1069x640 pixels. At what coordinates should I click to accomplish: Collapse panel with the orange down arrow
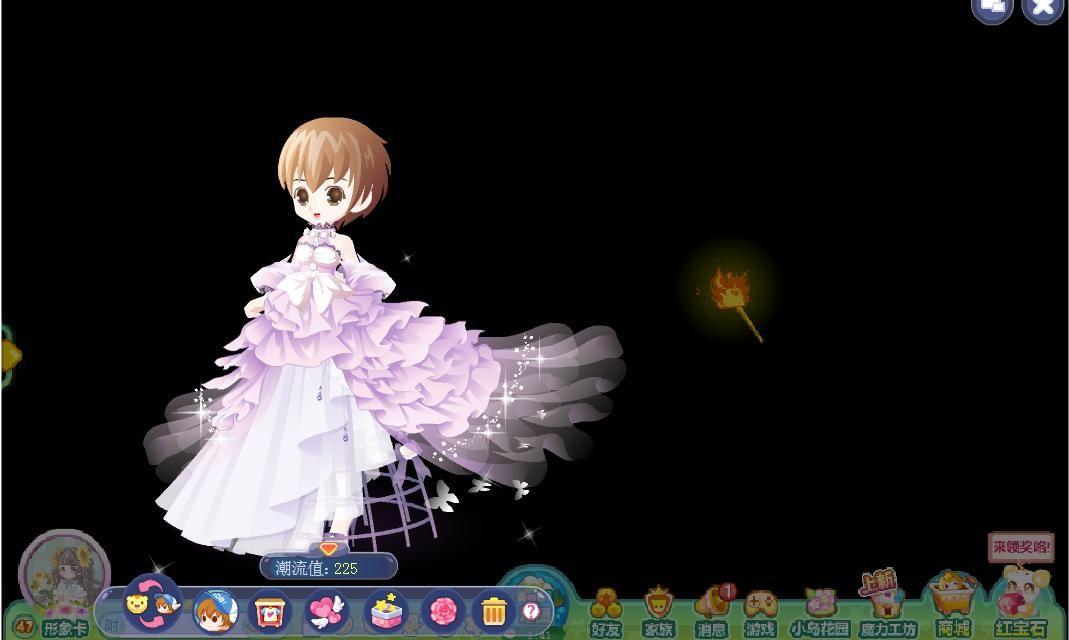click(x=328, y=548)
